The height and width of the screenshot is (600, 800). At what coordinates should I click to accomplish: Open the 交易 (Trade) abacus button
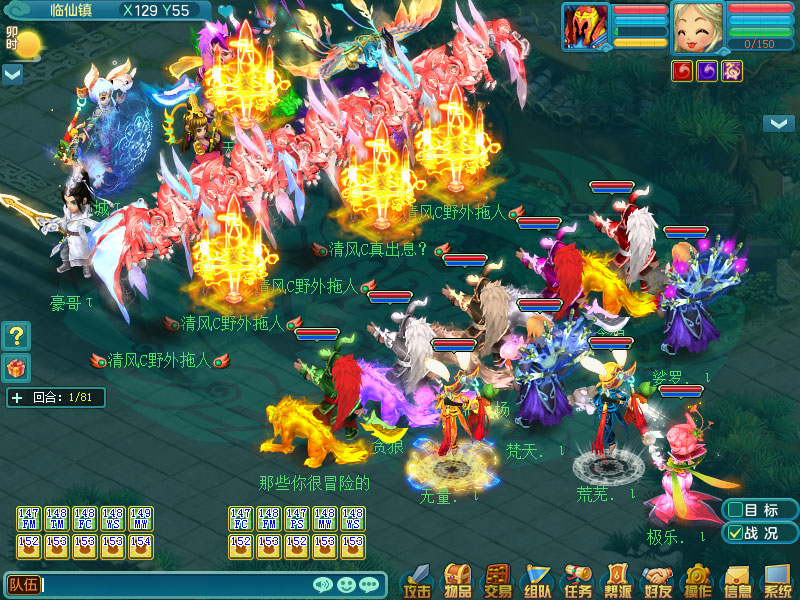pyautogui.click(x=498, y=579)
